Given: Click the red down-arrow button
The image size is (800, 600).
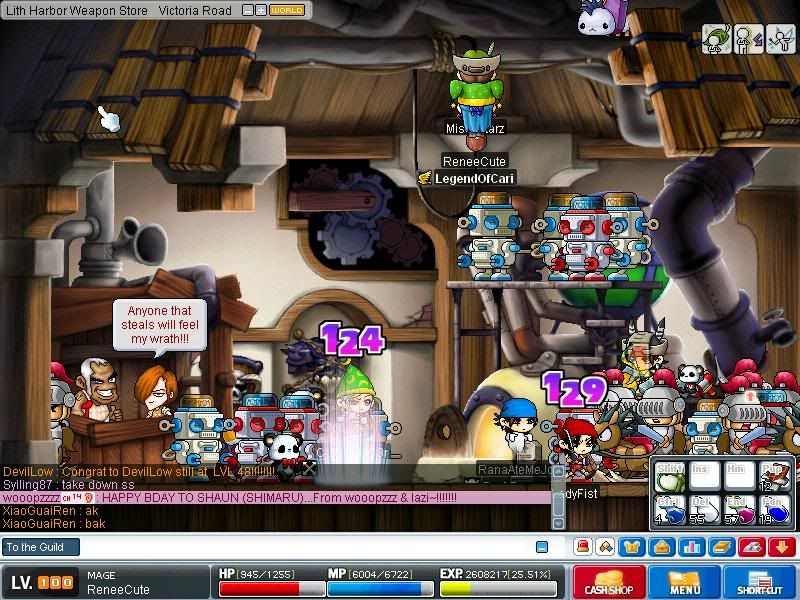Looking at the screenshot, I should (781, 547).
